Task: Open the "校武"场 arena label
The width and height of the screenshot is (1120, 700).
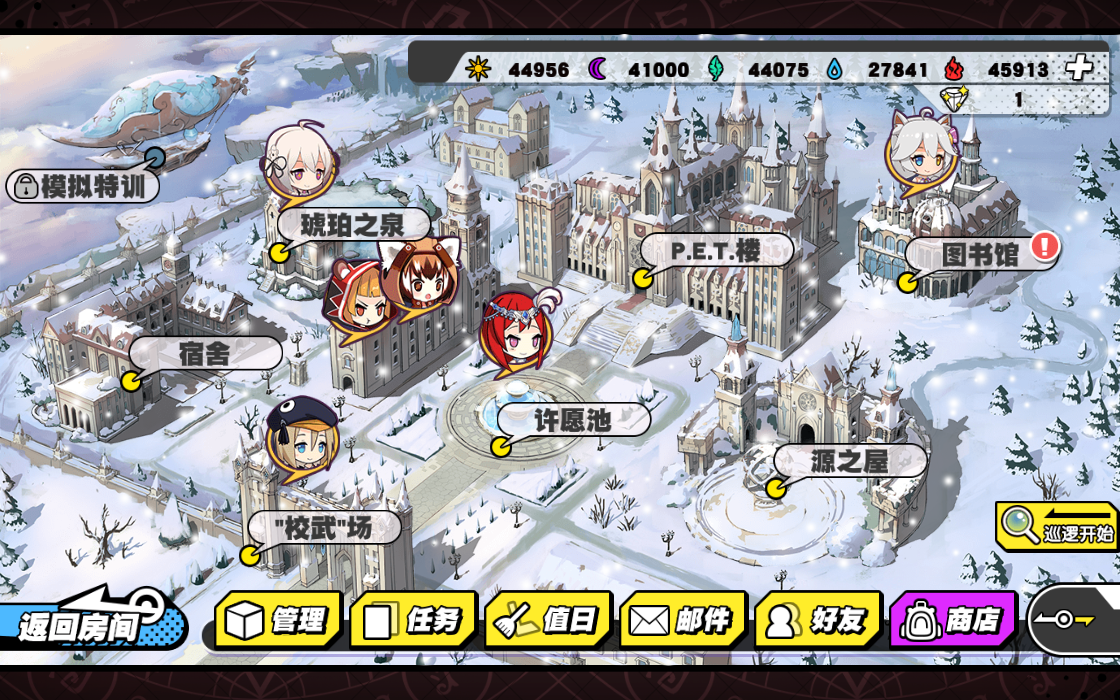Action: [323, 527]
